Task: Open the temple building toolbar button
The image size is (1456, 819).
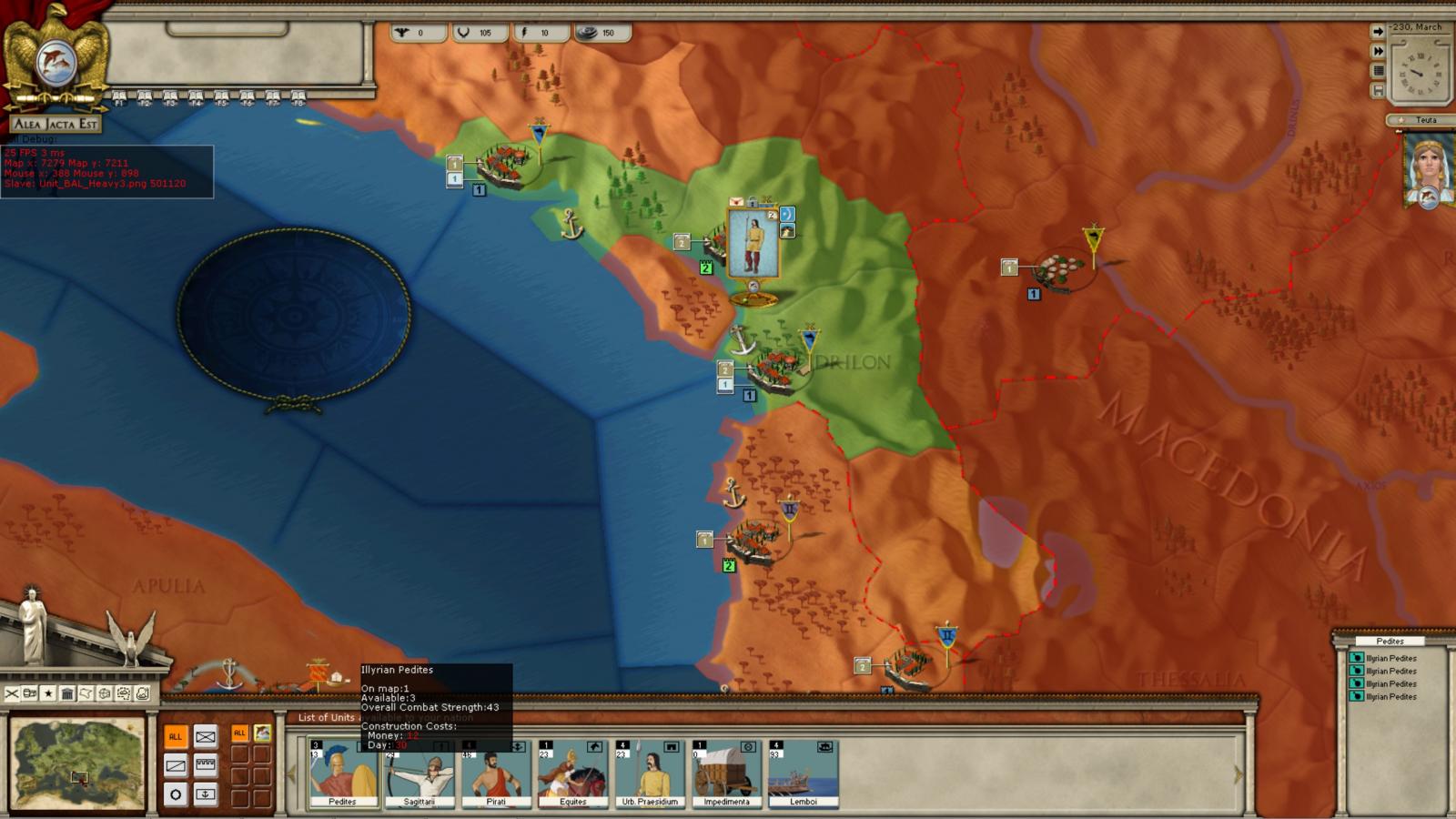Action: coord(67,693)
